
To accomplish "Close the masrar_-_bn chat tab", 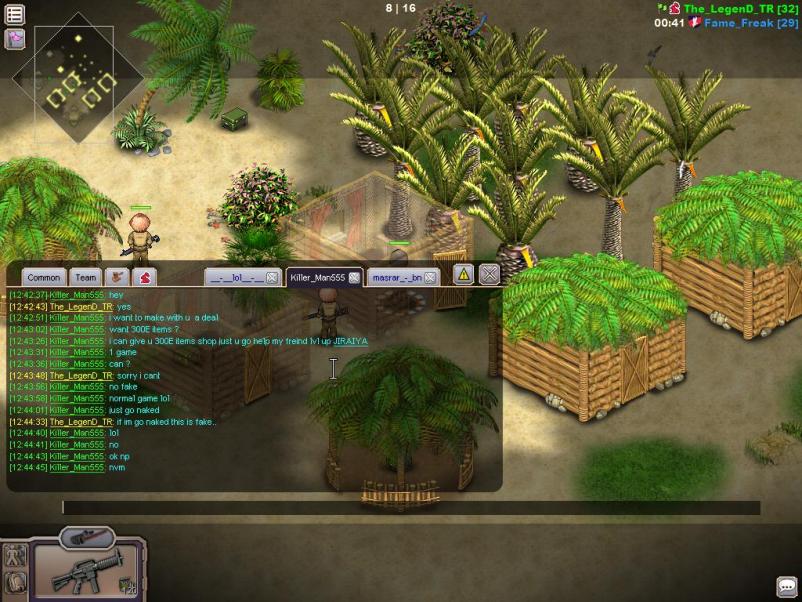I will 430,277.
